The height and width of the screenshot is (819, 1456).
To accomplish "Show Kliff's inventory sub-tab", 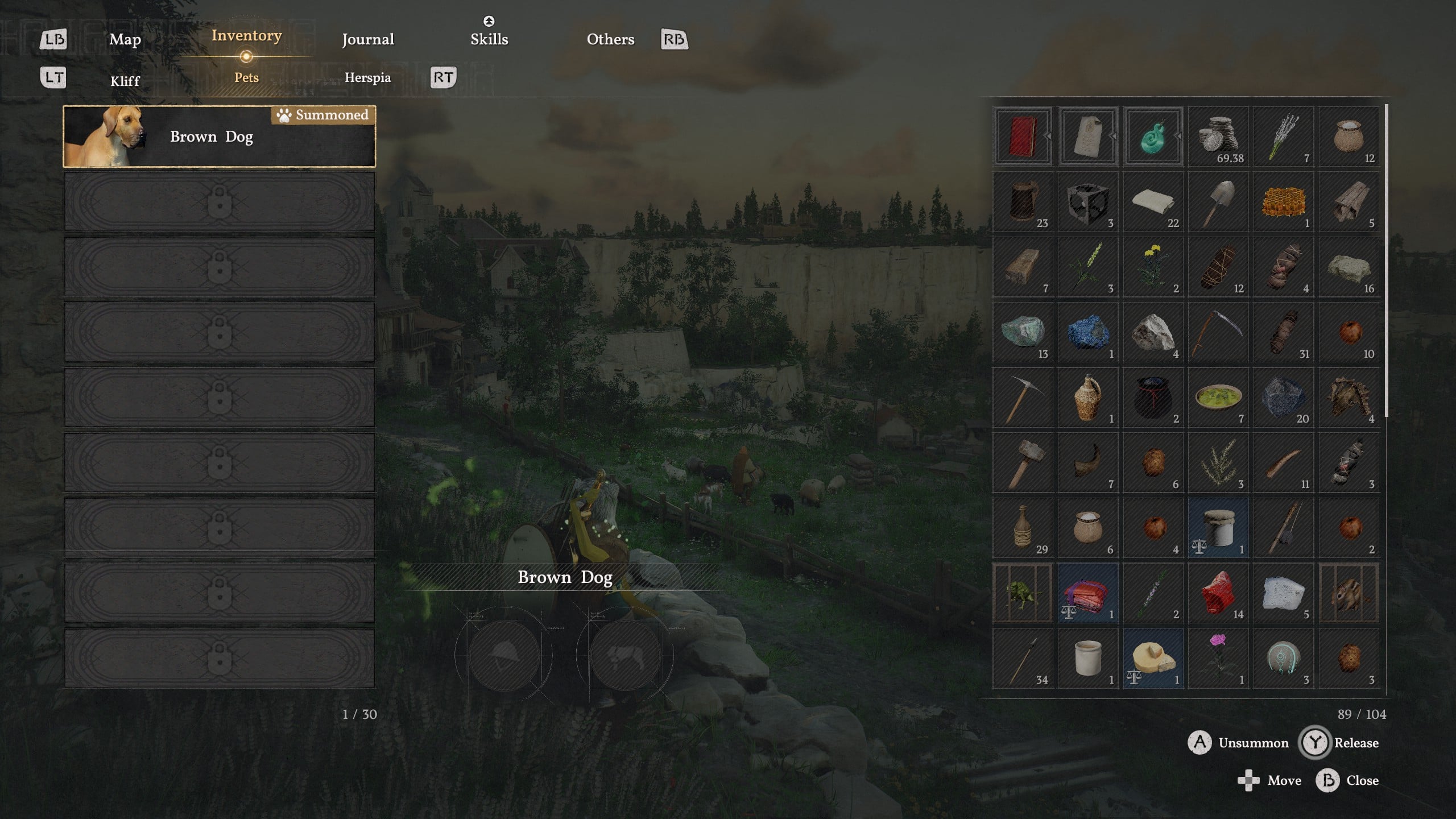I will click(x=125, y=81).
